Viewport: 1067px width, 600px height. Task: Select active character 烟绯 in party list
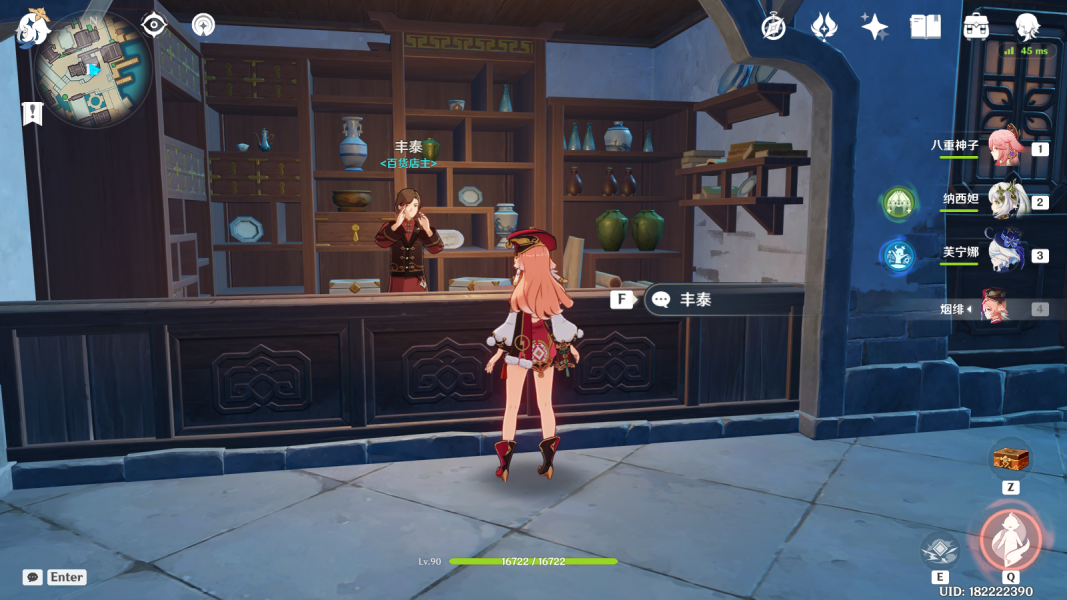coord(1002,308)
